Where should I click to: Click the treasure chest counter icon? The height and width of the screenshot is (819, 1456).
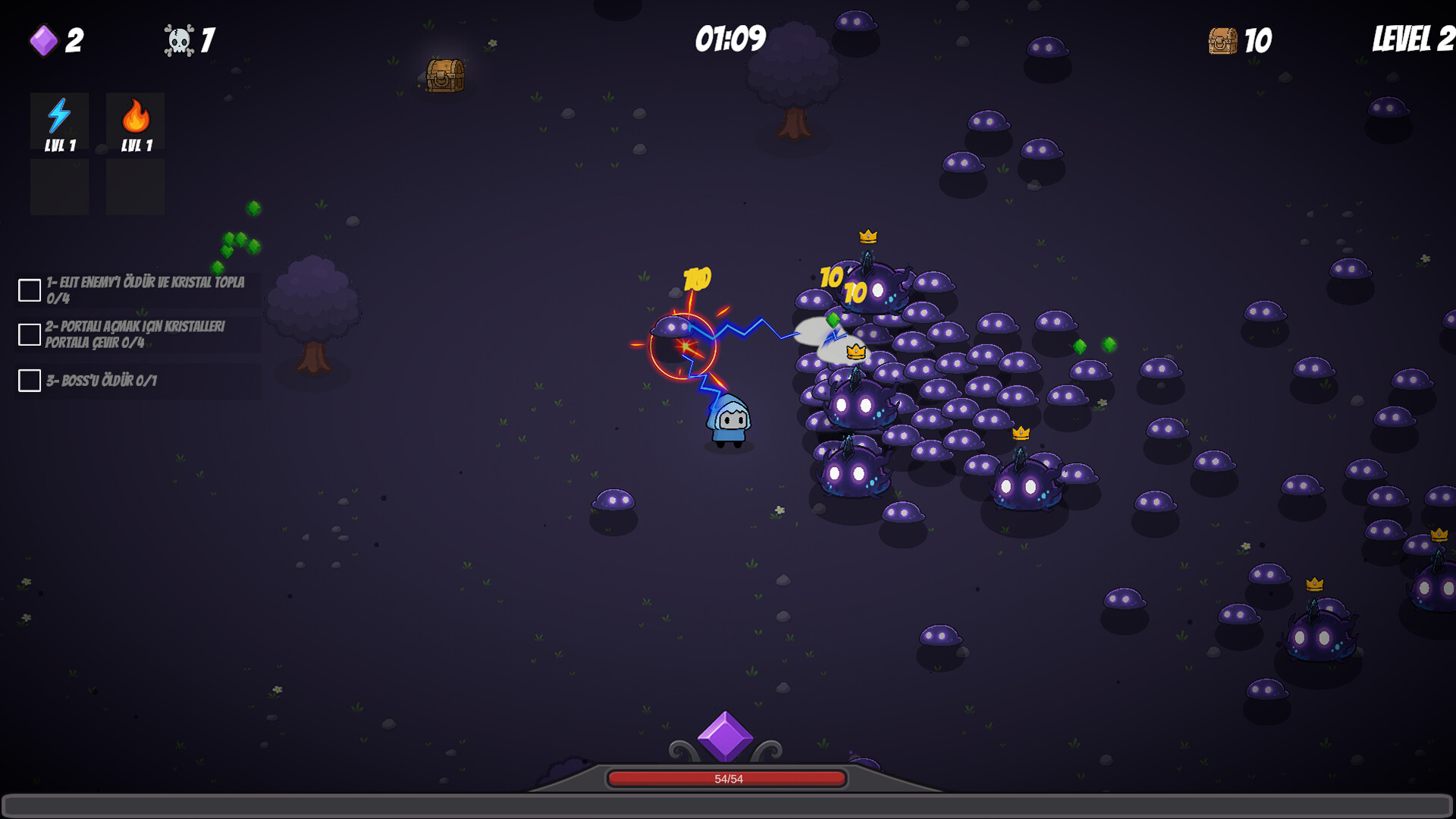pos(1223,39)
